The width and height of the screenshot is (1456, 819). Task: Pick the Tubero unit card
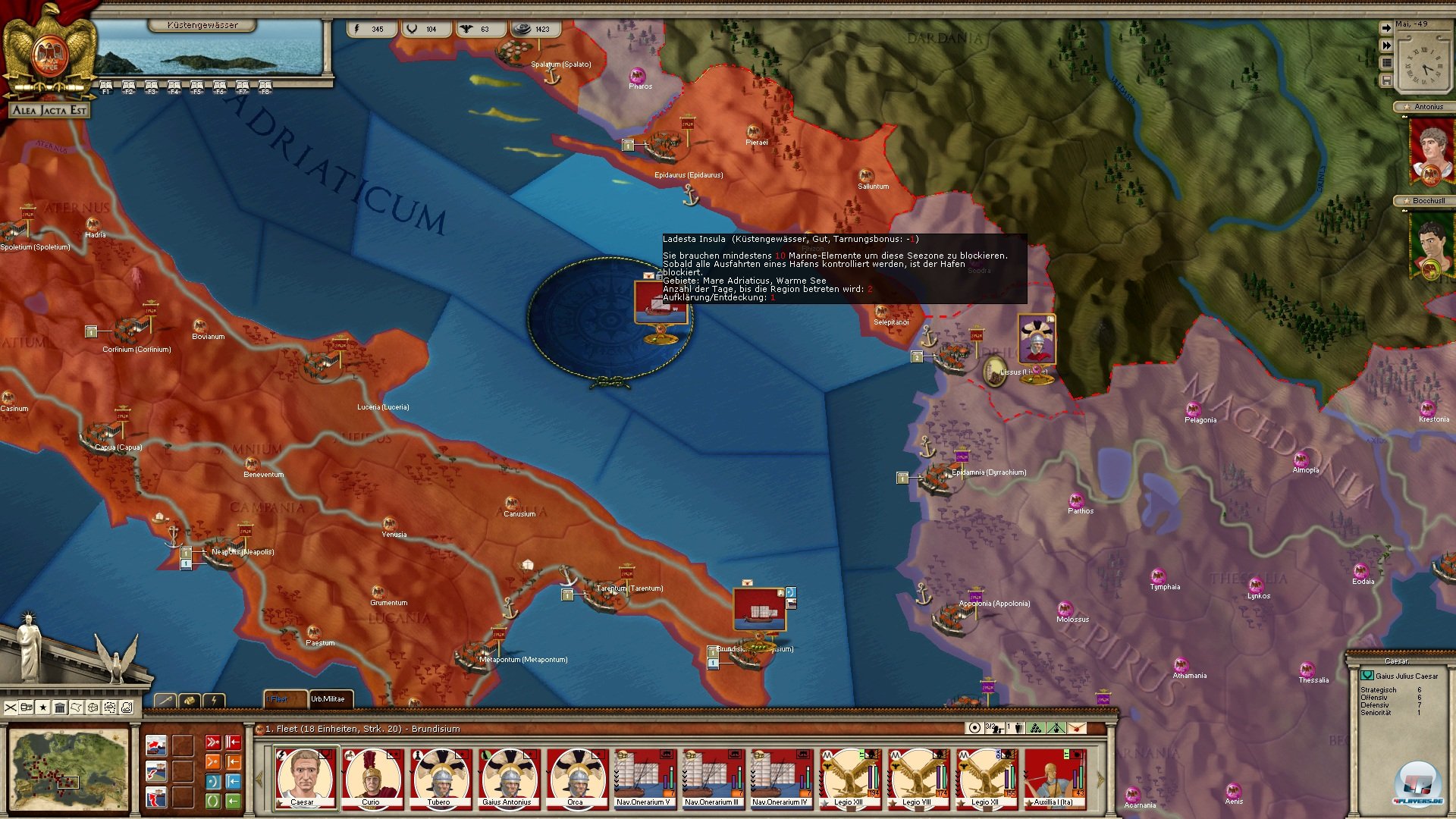click(x=439, y=777)
